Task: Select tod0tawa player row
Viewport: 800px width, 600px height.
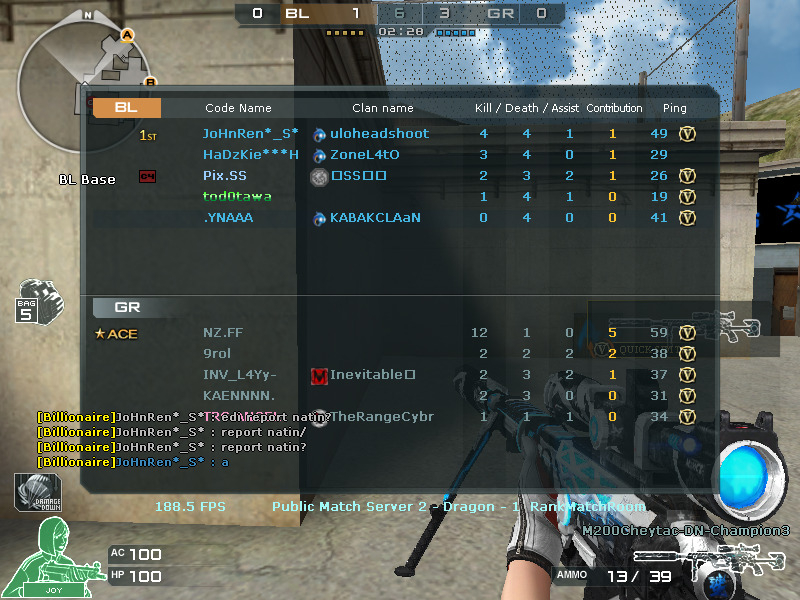Action: 235,196
